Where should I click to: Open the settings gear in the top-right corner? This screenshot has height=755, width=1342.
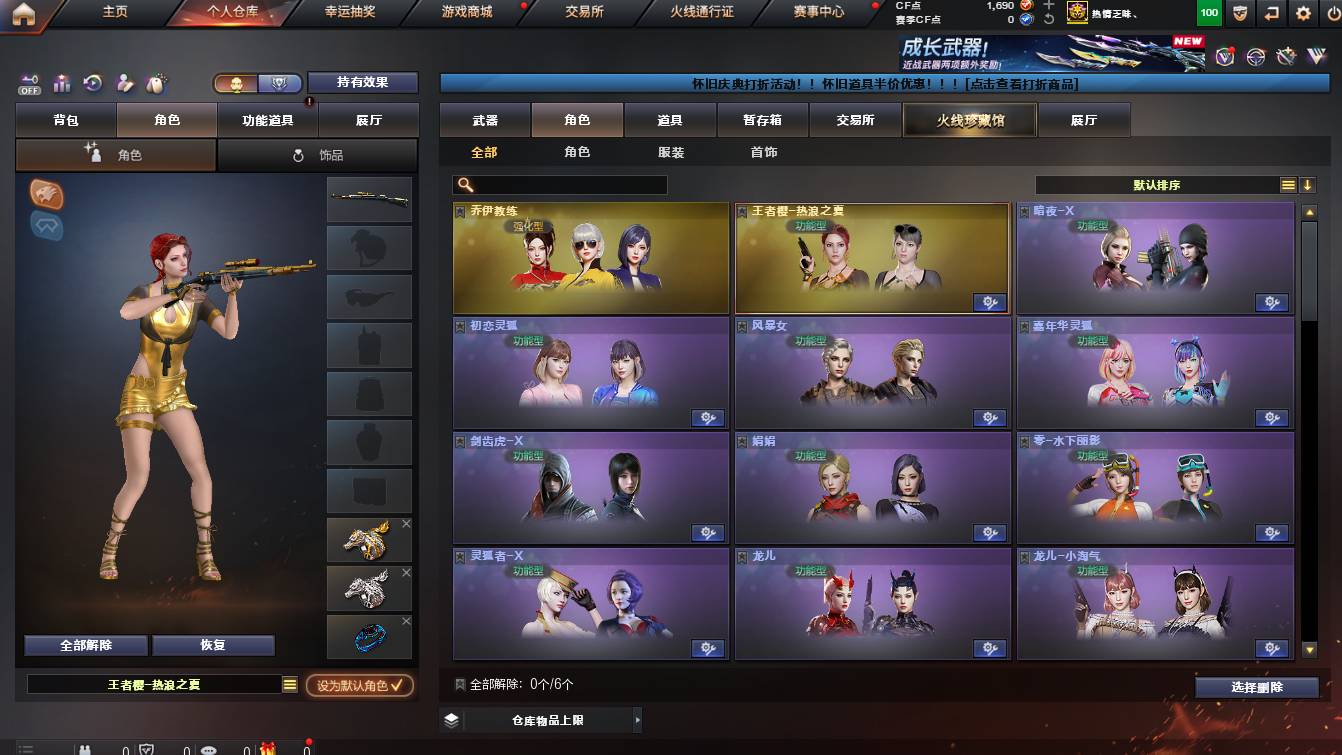click(x=1303, y=13)
